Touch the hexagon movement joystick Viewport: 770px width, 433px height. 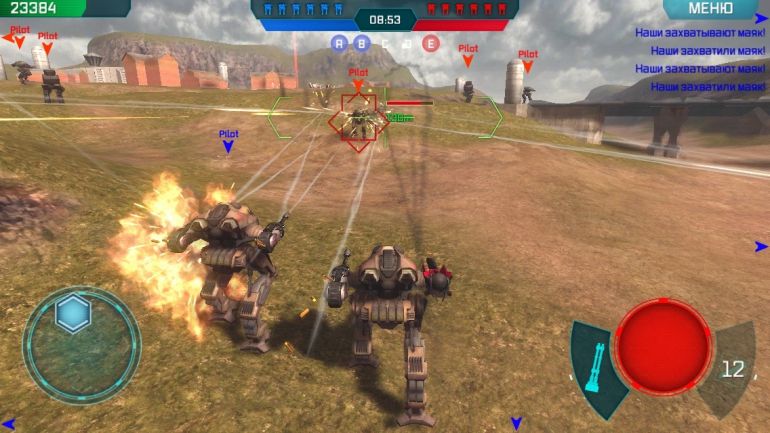pos(73,314)
